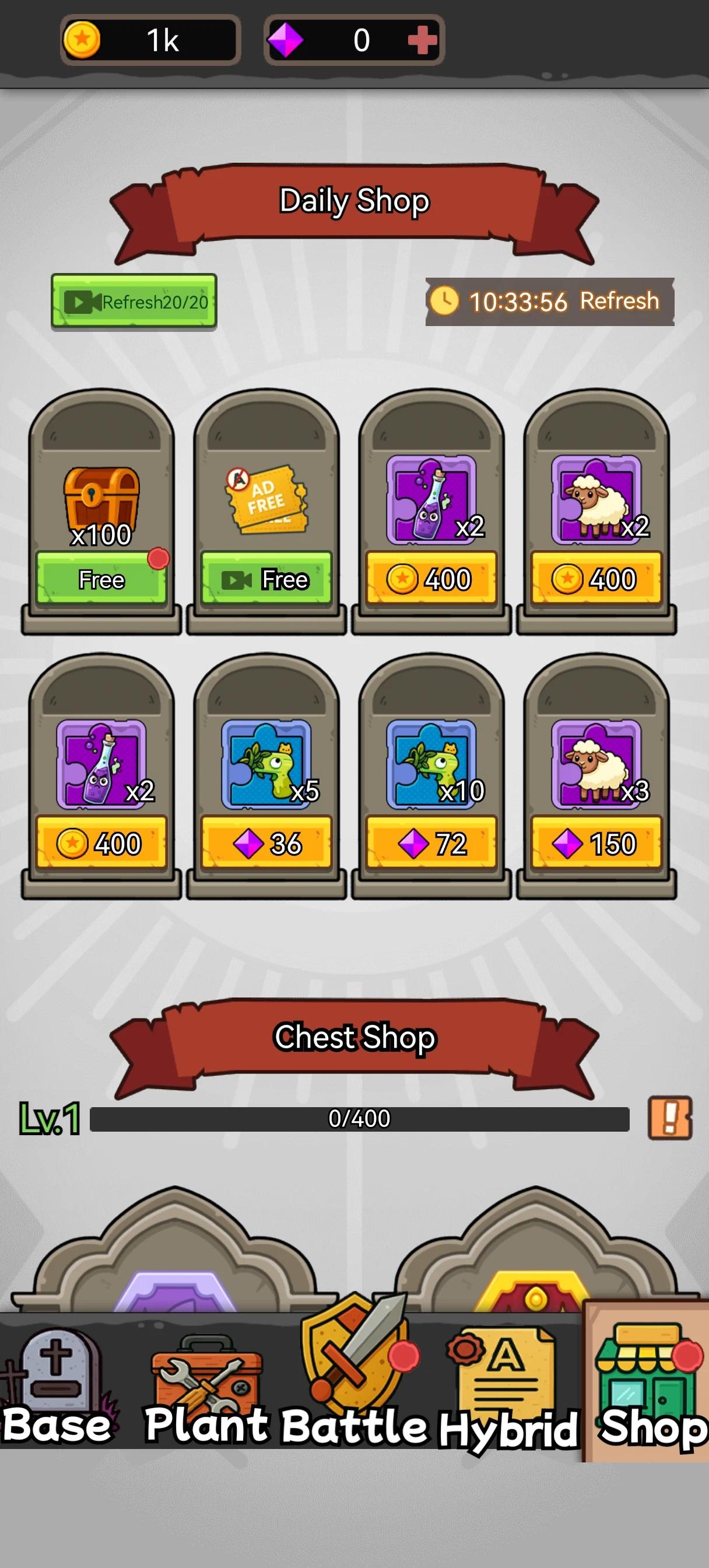Add more purple gems with the plus button

(x=422, y=41)
